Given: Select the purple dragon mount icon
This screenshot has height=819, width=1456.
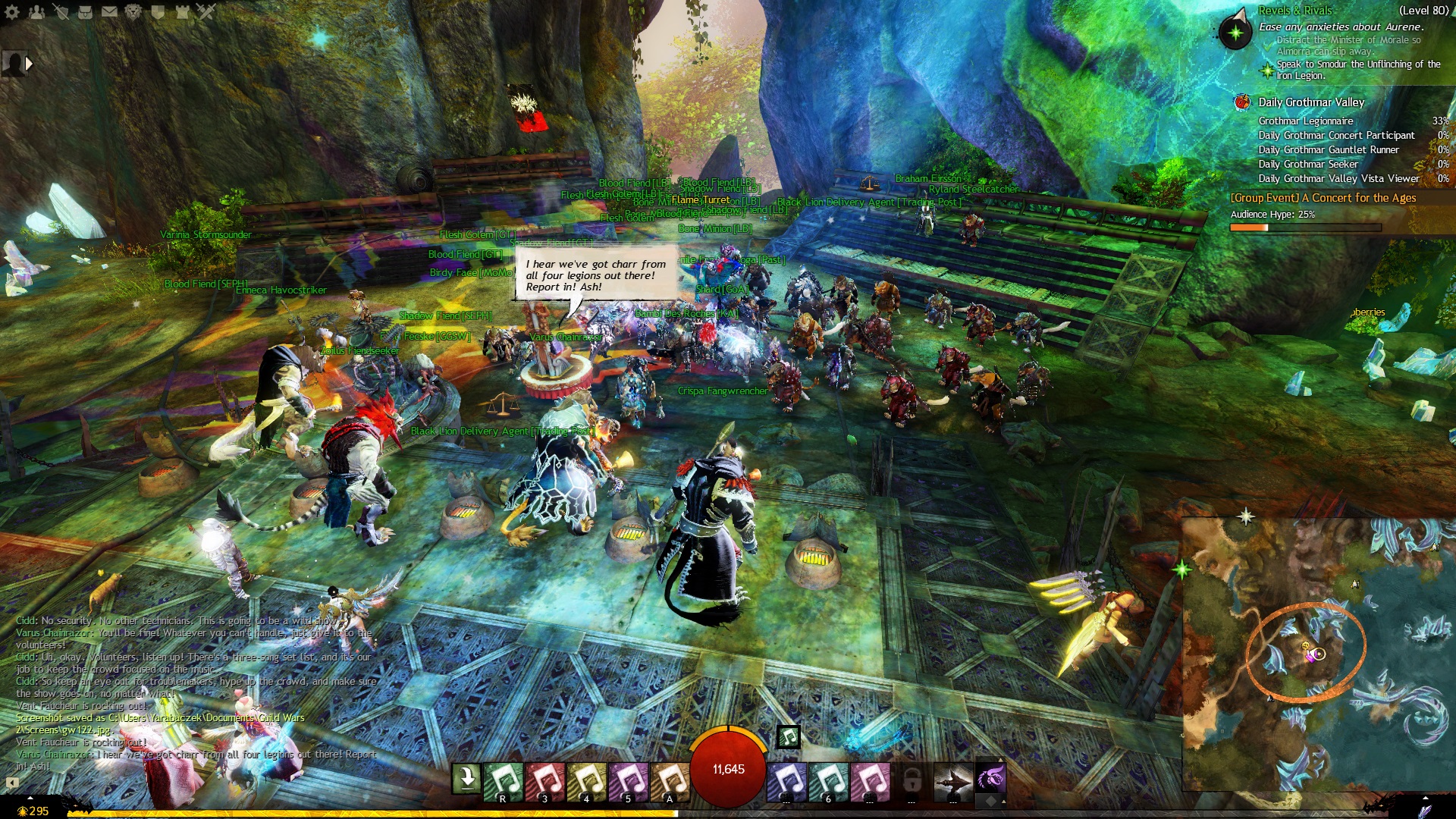Looking at the screenshot, I should coord(990,778).
